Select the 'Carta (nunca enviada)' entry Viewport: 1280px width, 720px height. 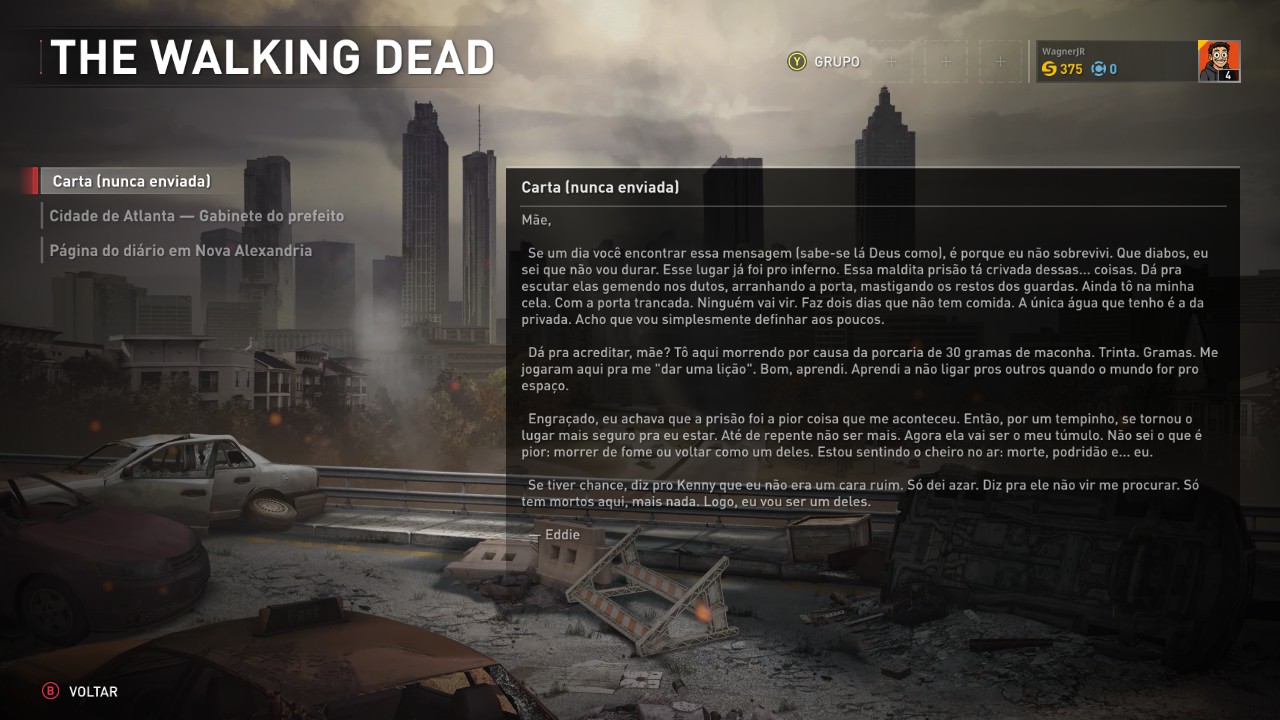click(x=131, y=181)
